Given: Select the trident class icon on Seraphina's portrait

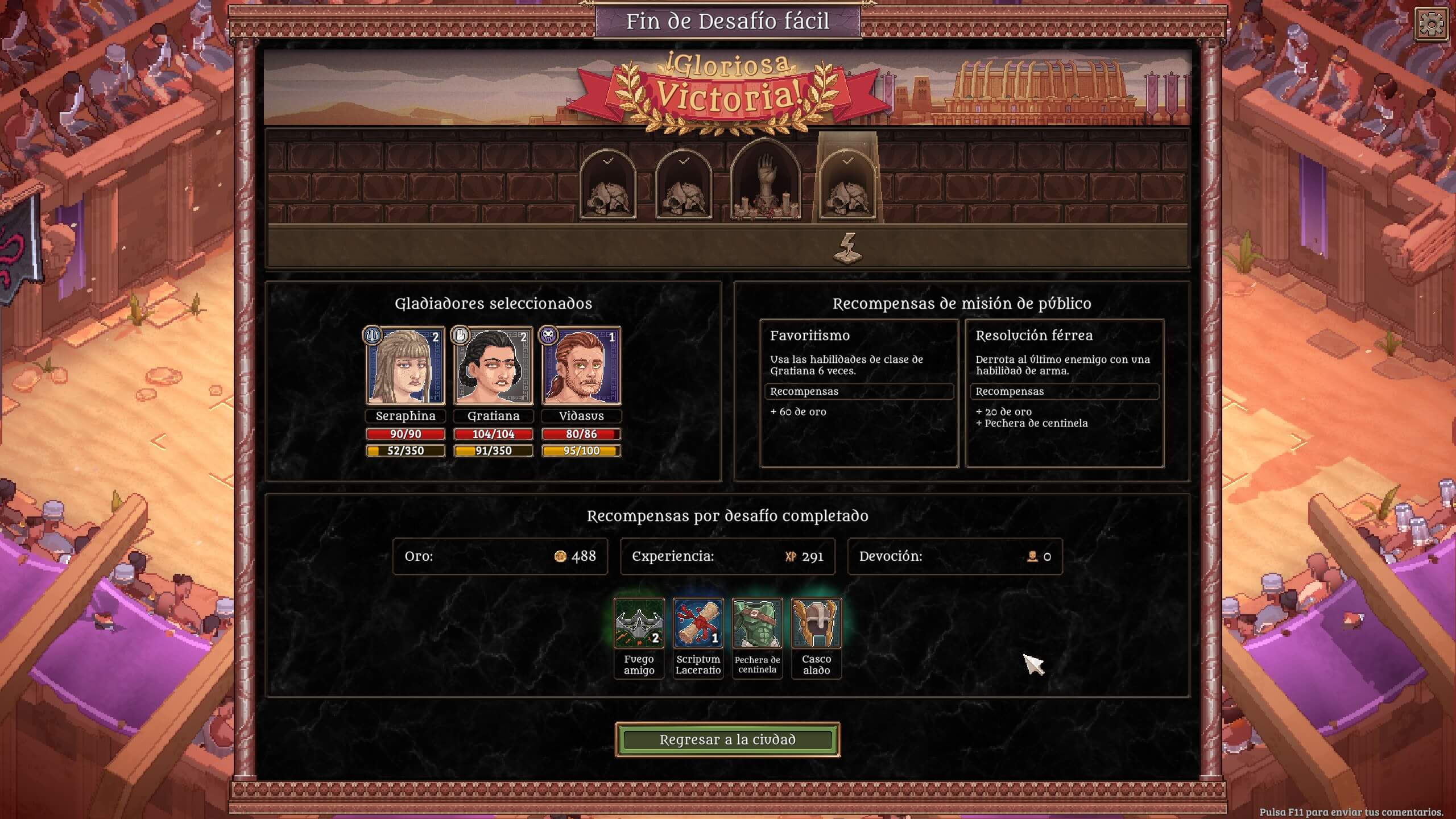Looking at the screenshot, I should coord(373,336).
